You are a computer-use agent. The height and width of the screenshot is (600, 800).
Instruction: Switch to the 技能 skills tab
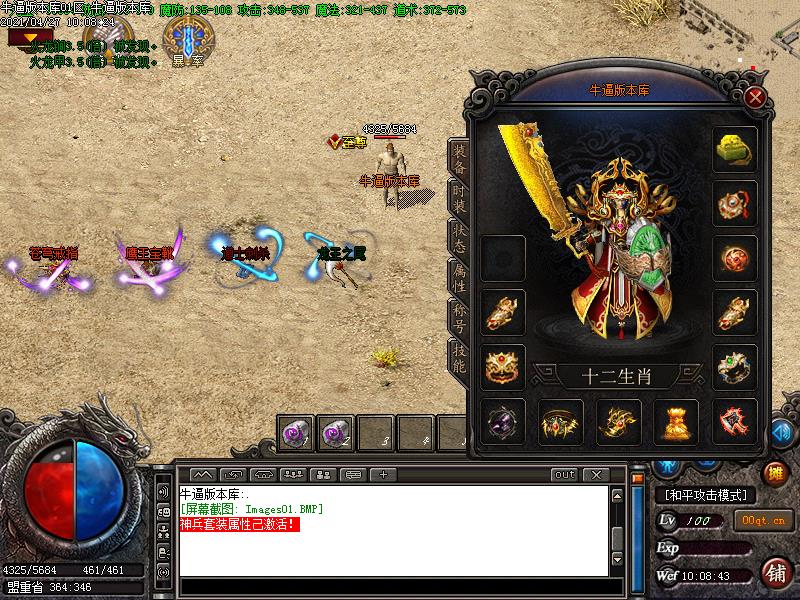click(459, 359)
